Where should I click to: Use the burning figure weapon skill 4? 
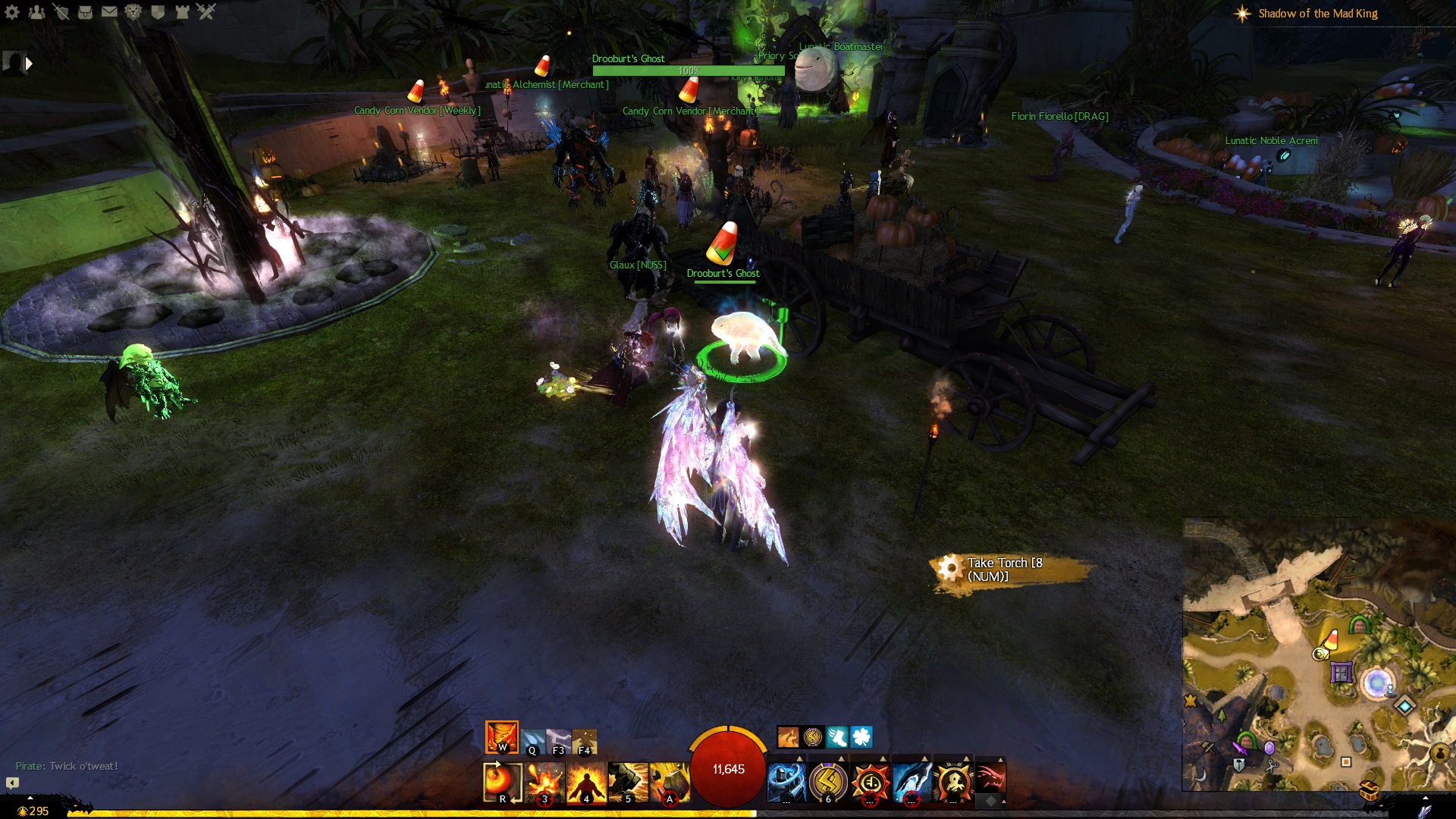[x=586, y=782]
